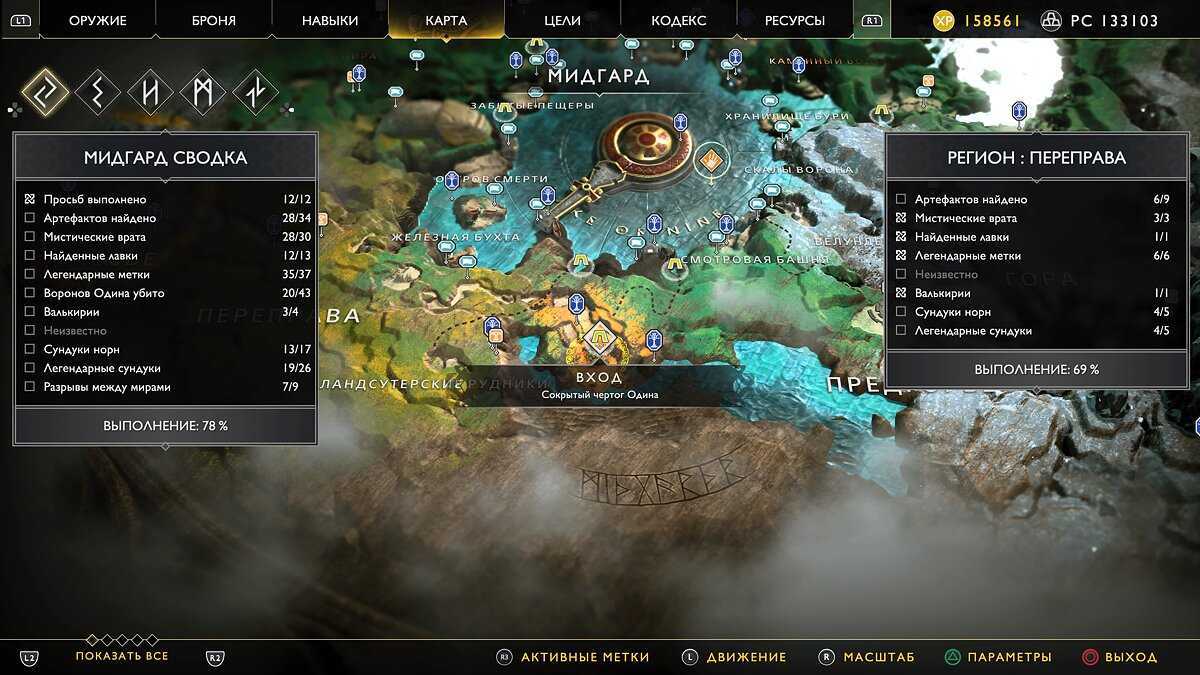
Task: Switch to the ОРУЖИЕ tab
Action: pos(98,20)
